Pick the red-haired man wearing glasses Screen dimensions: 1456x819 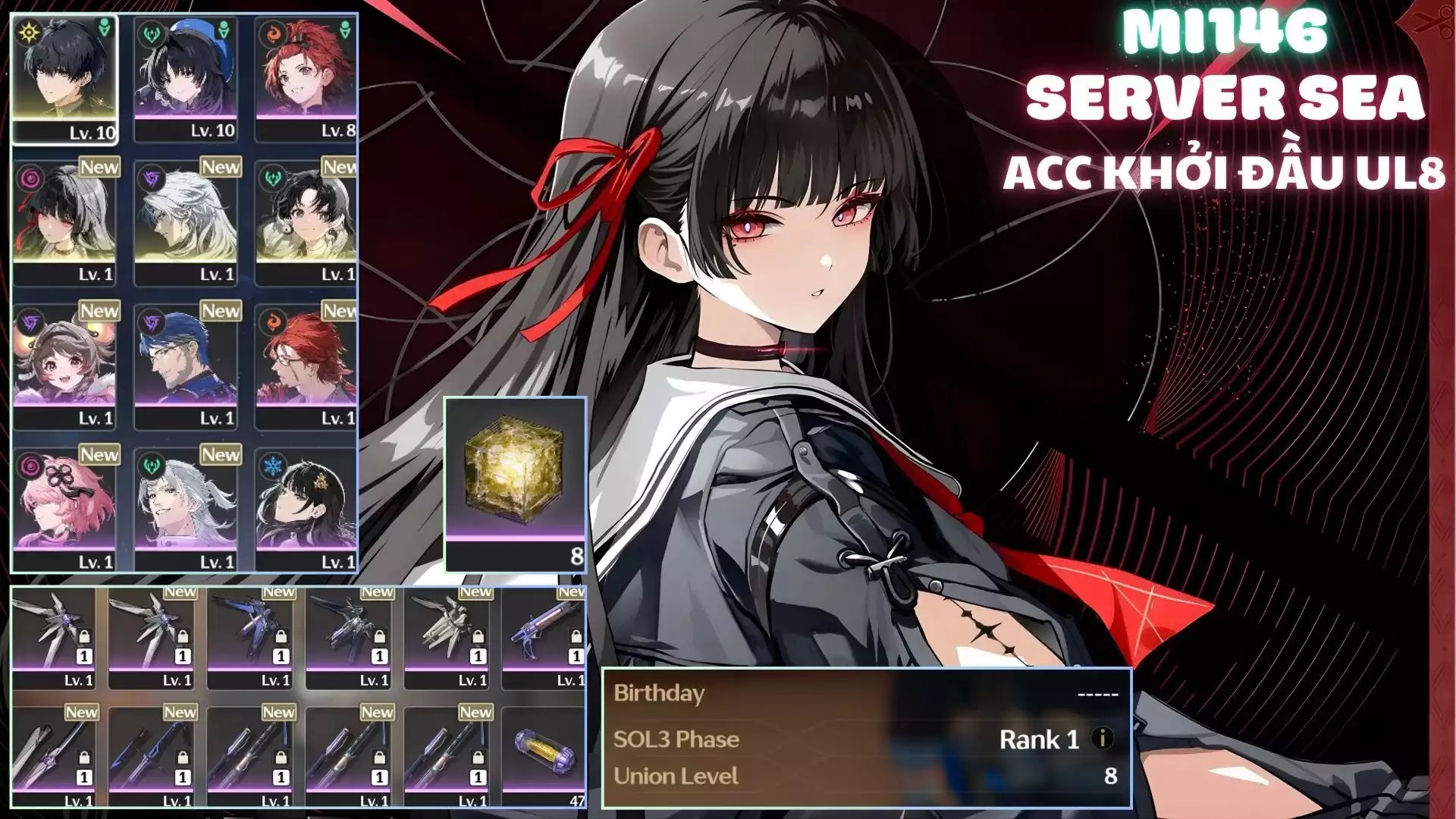(x=306, y=366)
